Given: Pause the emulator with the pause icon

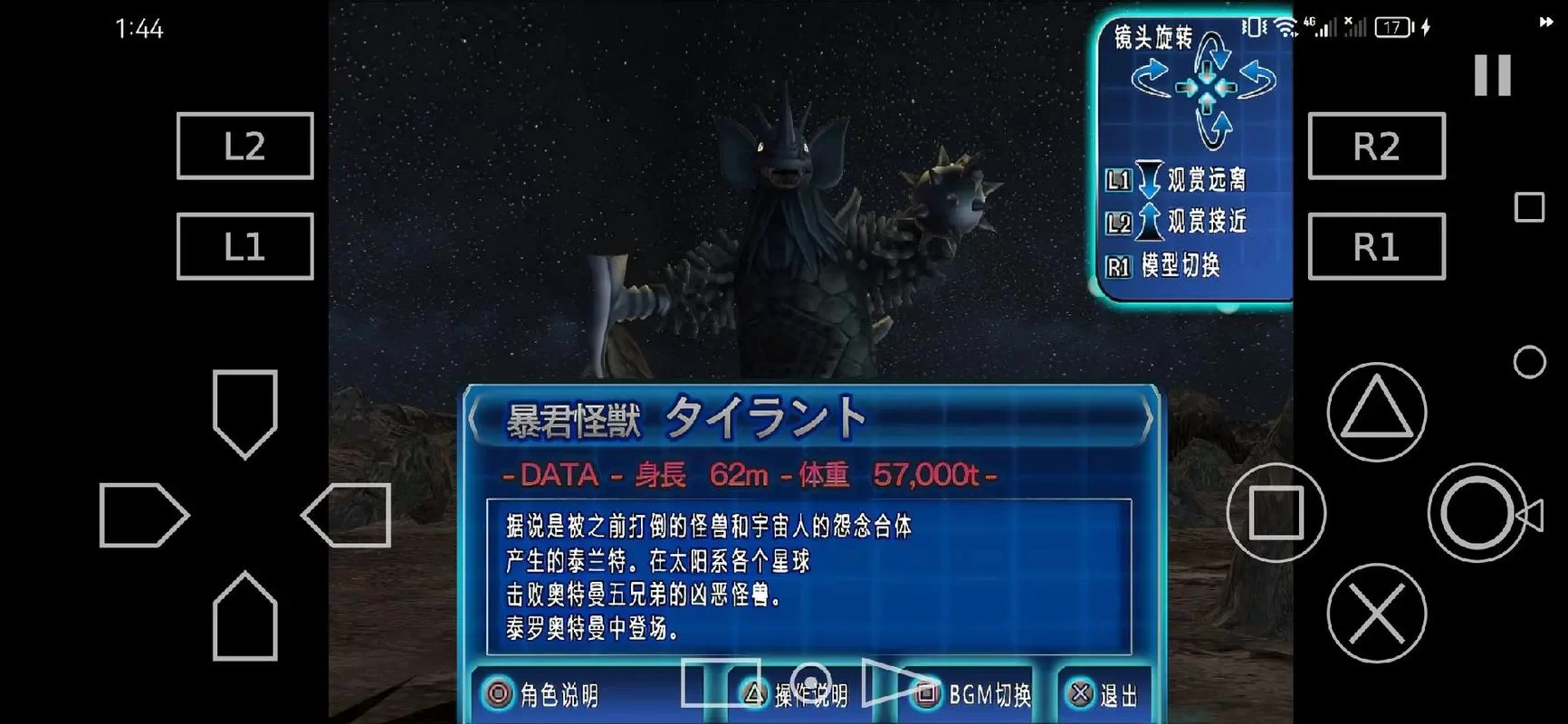Looking at the screenshot, I should coord(1492,74).
